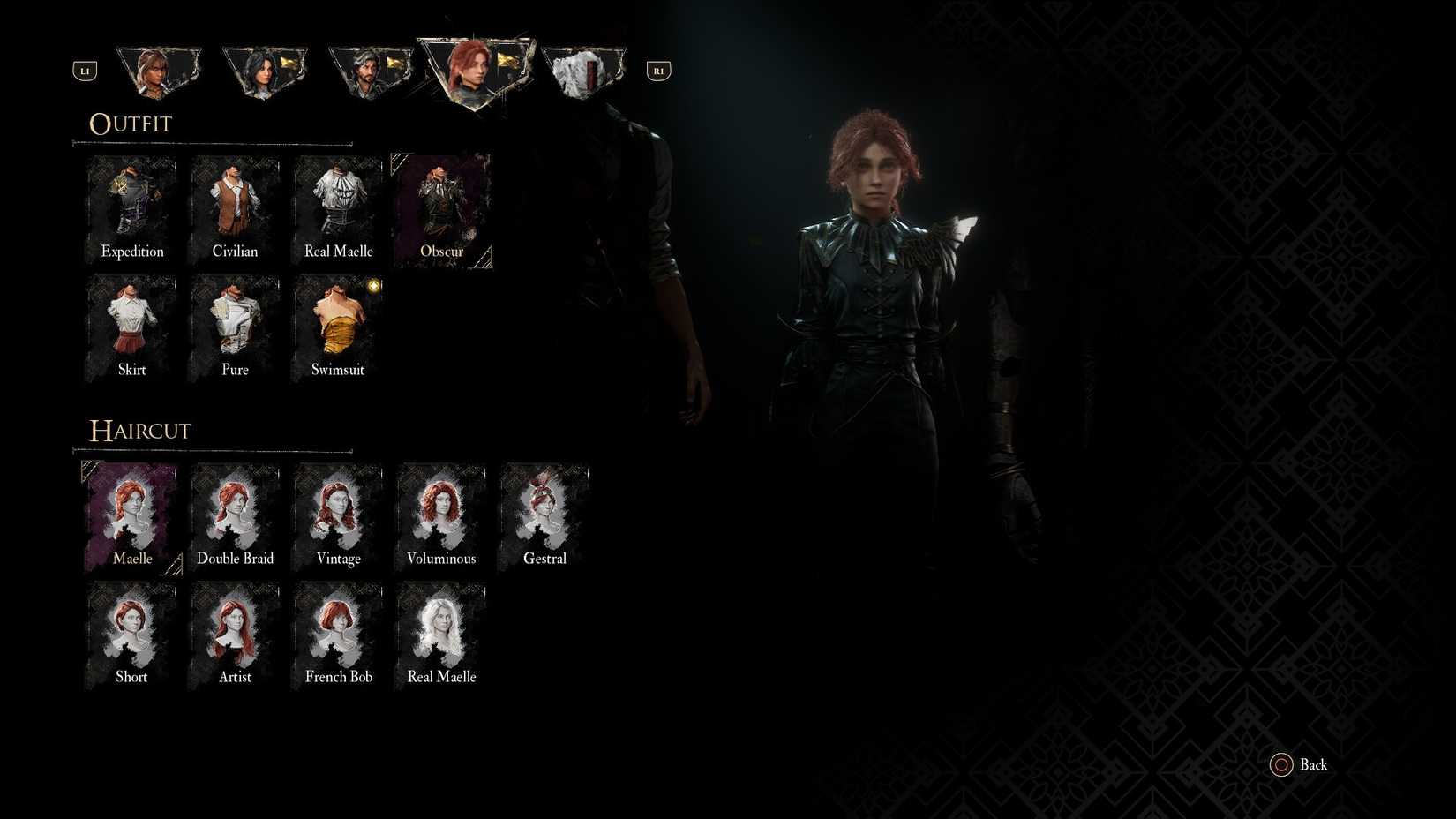
Task: Choose the Pure outfit
Action: click(235, 324)
